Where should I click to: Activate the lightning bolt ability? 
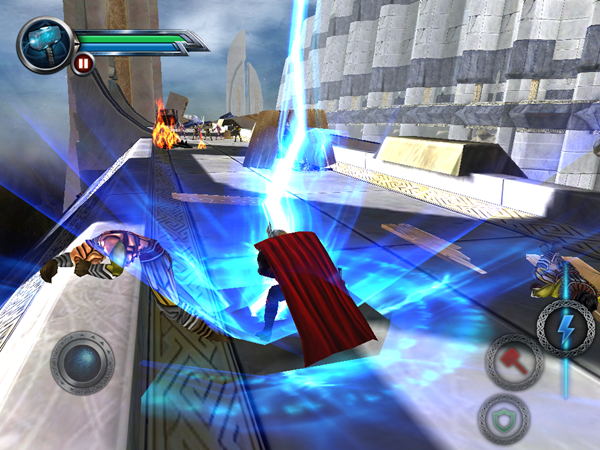pos(565,327)
